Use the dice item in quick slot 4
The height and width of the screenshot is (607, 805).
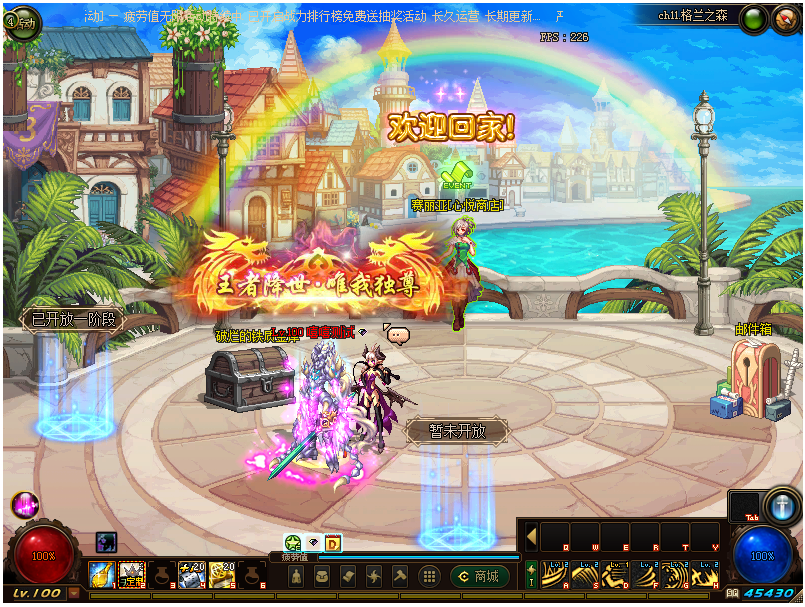(x=191, y=574)
